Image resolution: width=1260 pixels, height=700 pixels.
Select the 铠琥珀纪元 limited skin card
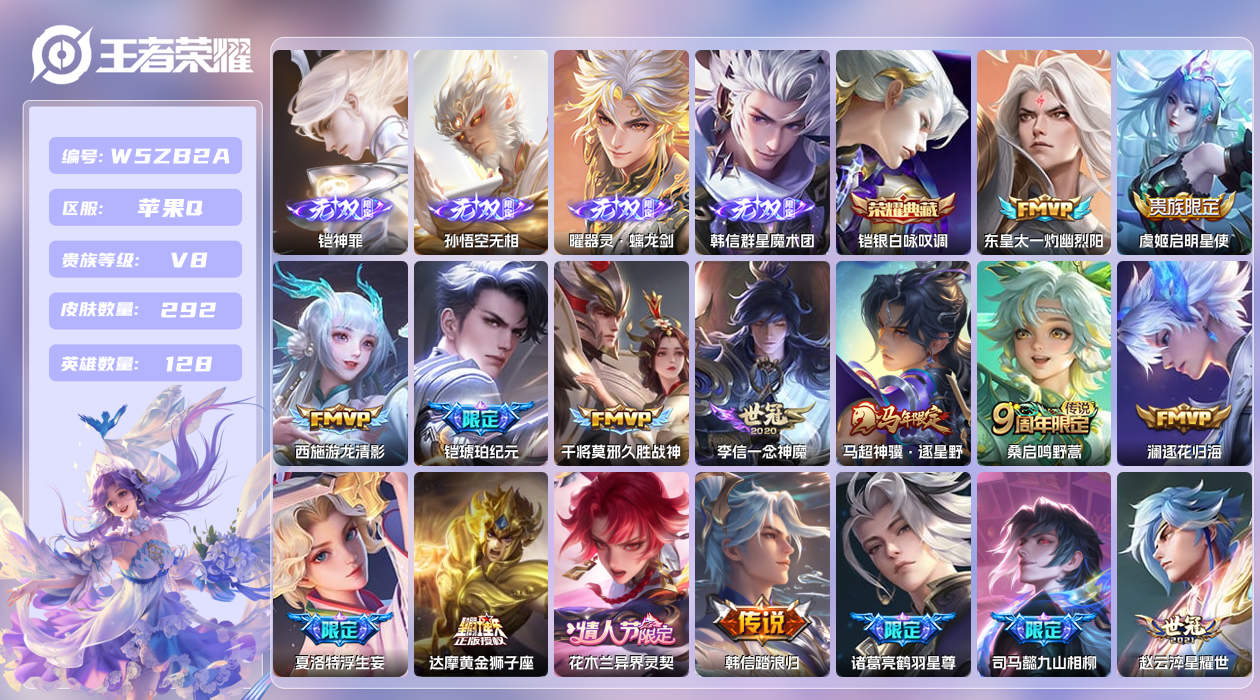coord(481,363)
